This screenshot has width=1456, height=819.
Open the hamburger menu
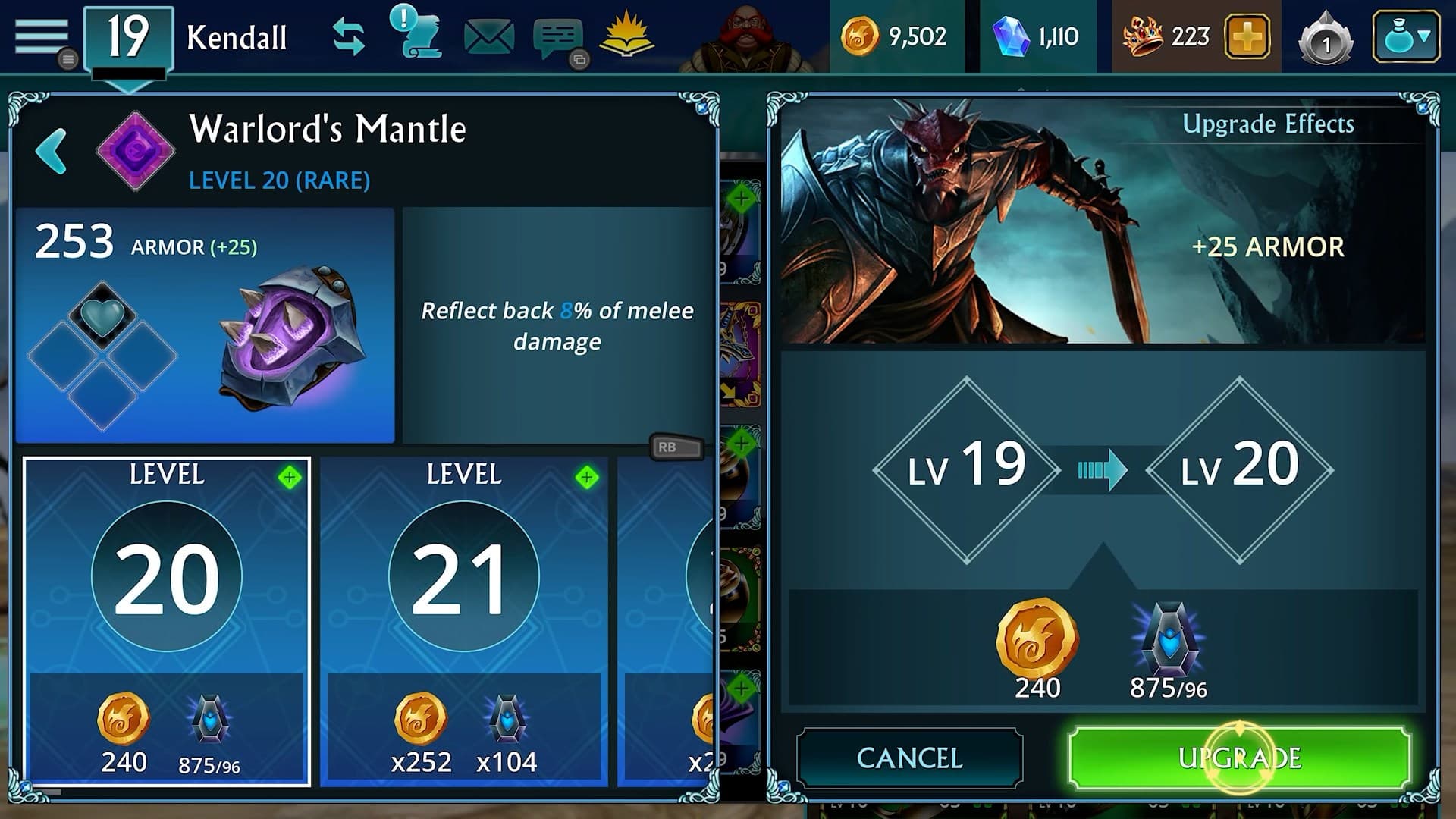tap(43, 34)
